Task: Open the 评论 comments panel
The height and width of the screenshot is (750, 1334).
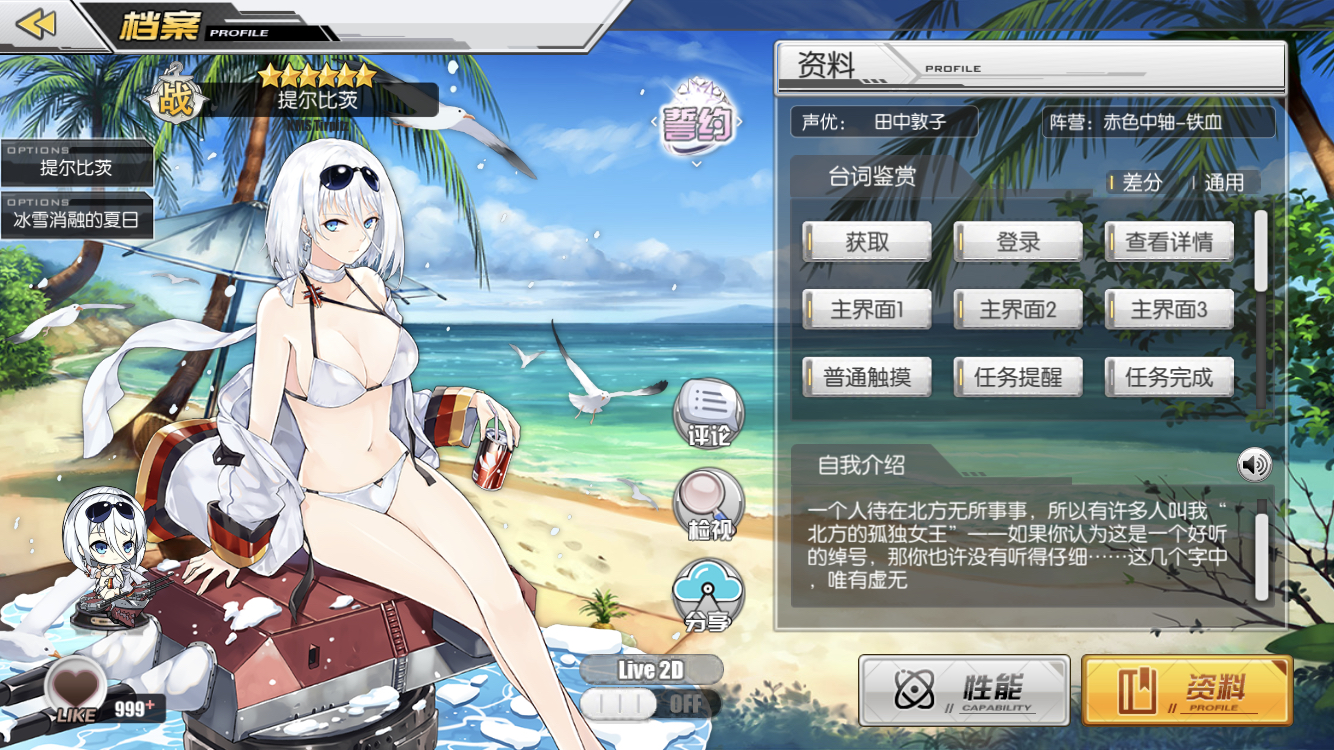Action: [710, 410]
